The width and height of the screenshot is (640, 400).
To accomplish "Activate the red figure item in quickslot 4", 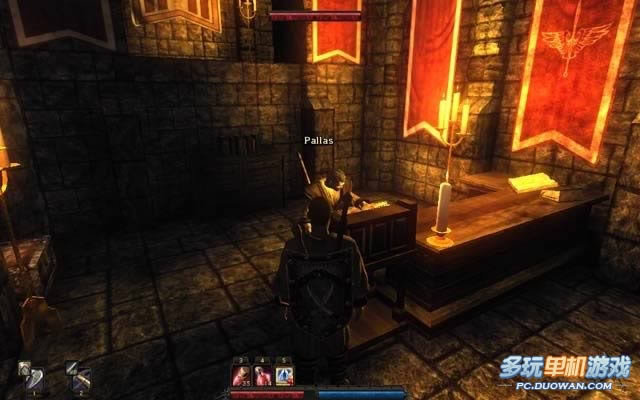I will (x=262, y=374).
